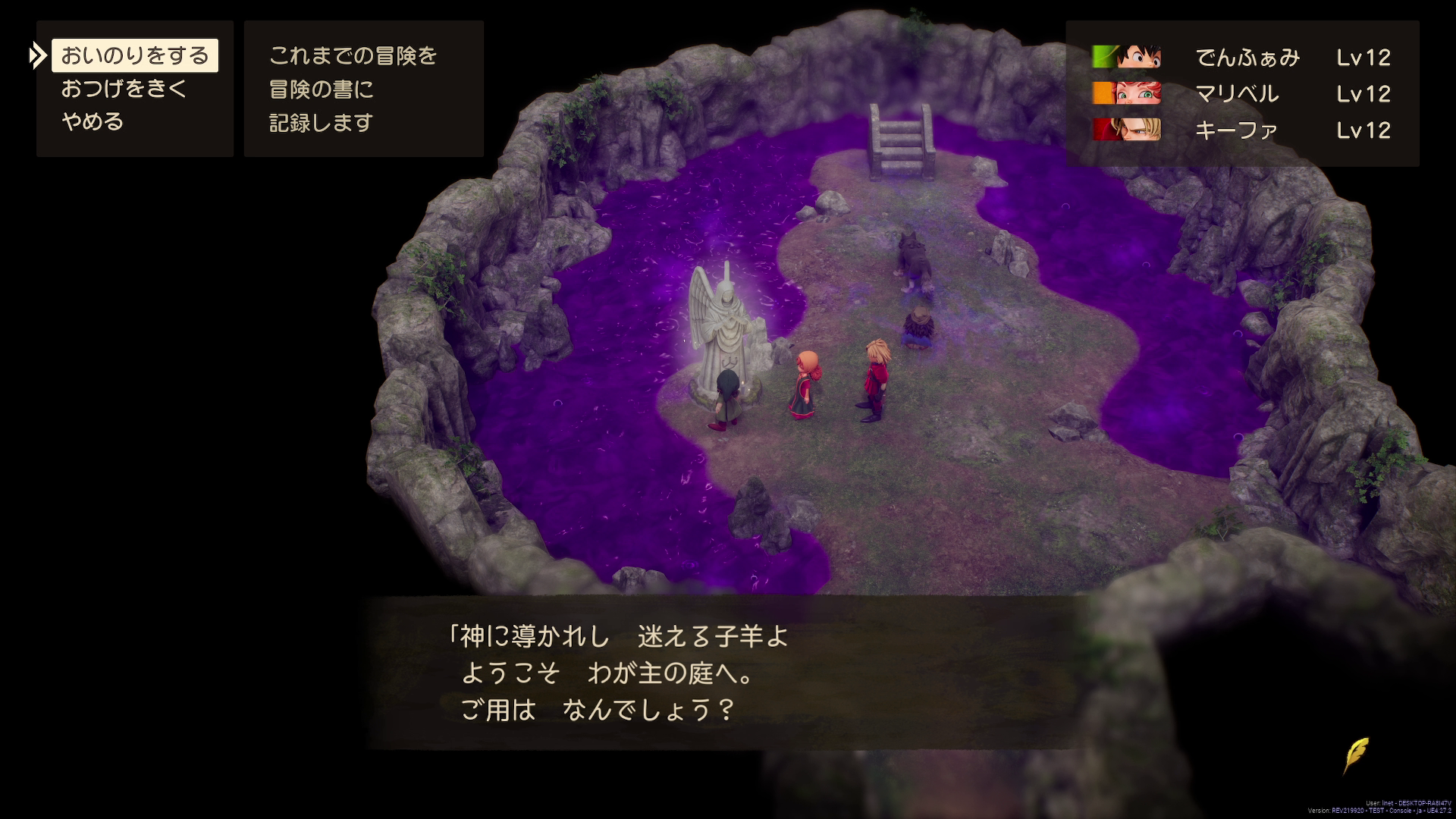1456x819 pixels.
Task: Click the highlighted おいのりをする selection box
Action: tap(135, 55)
